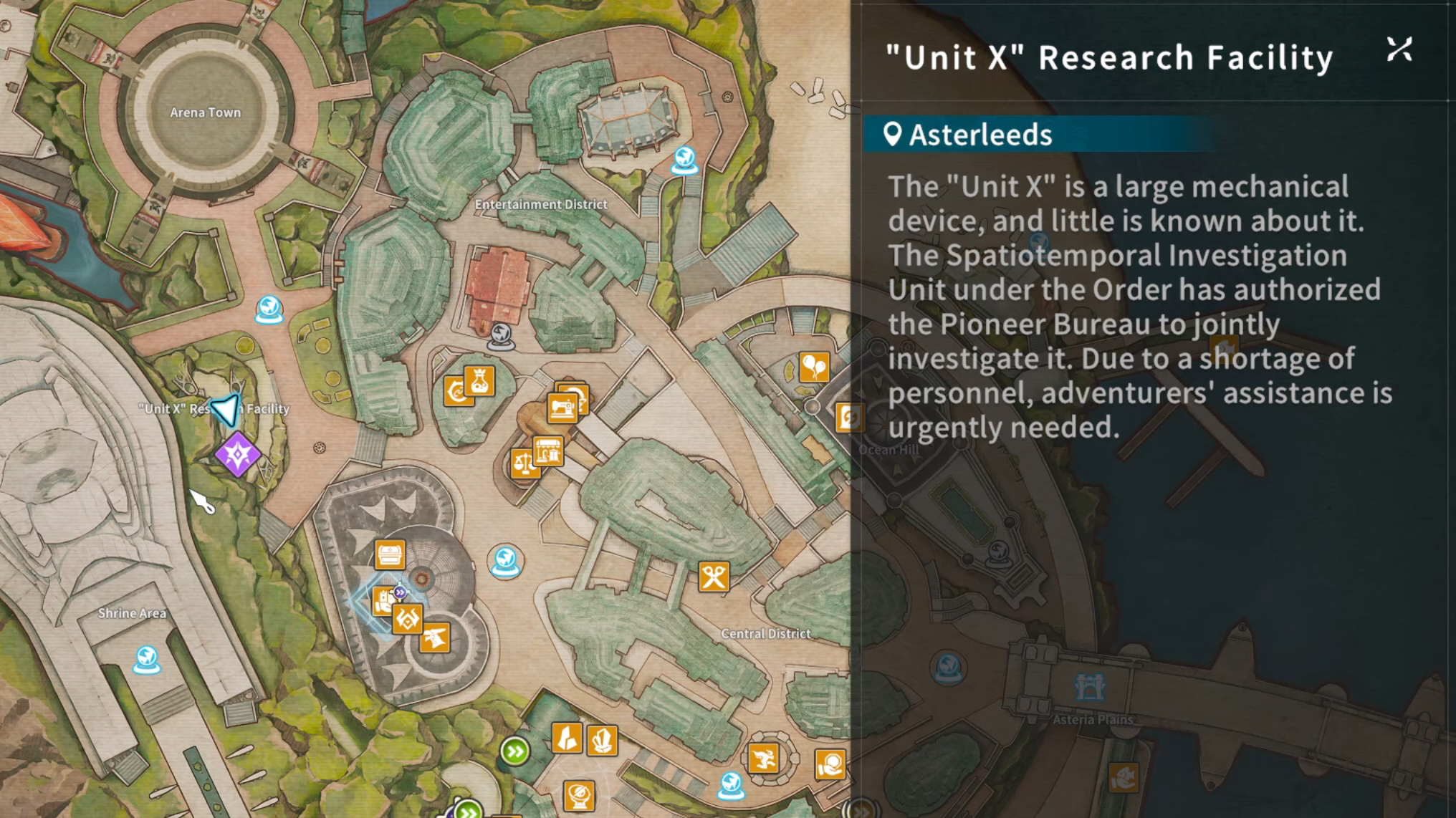Choose the treasure chest map marker
Screen dimensions: 1456x818
point(391,554)
